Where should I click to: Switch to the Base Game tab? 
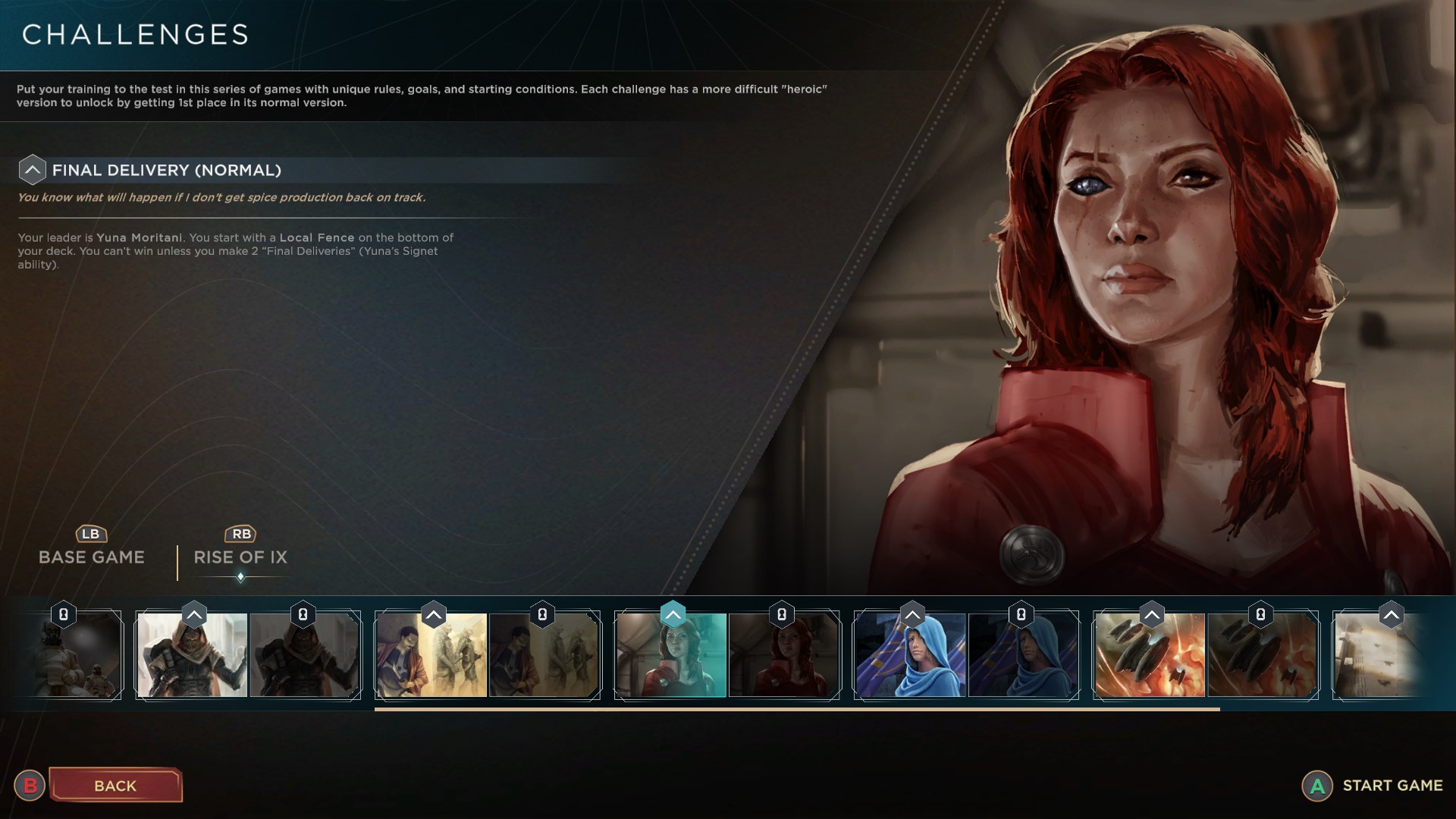pos(90,557)
